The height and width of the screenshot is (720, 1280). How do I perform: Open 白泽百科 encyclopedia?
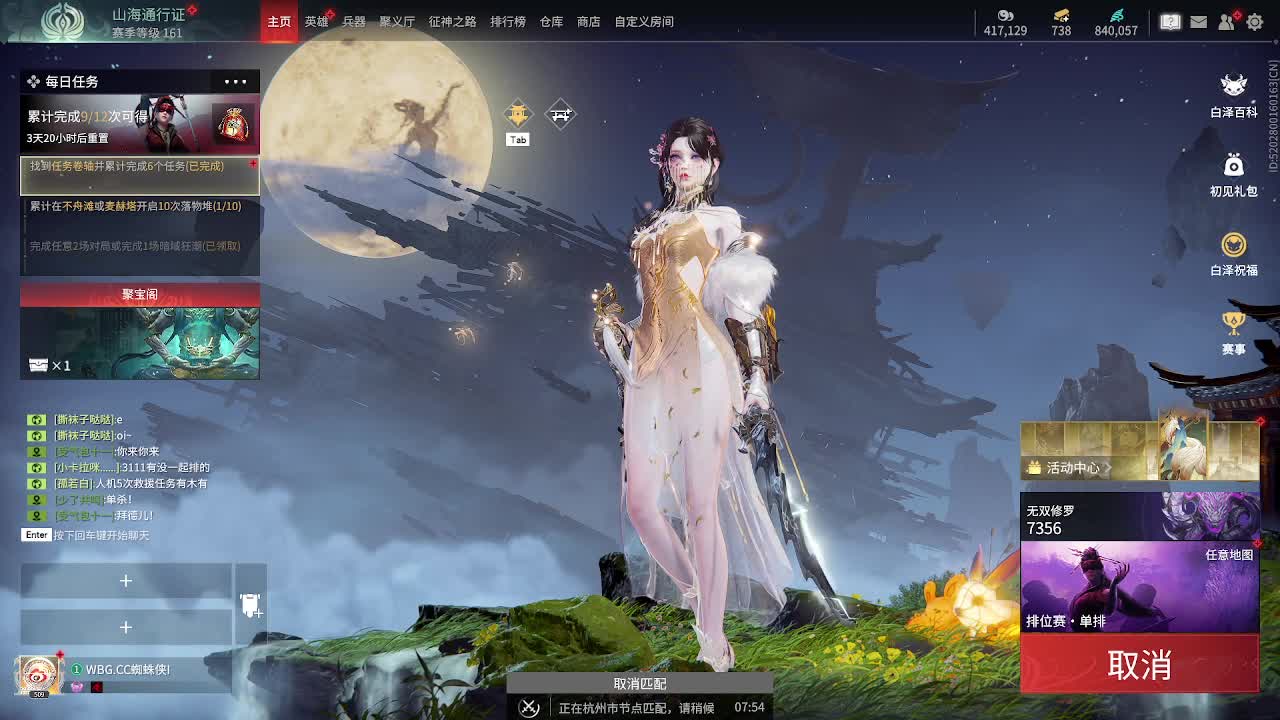click(x=1234, y=94)
